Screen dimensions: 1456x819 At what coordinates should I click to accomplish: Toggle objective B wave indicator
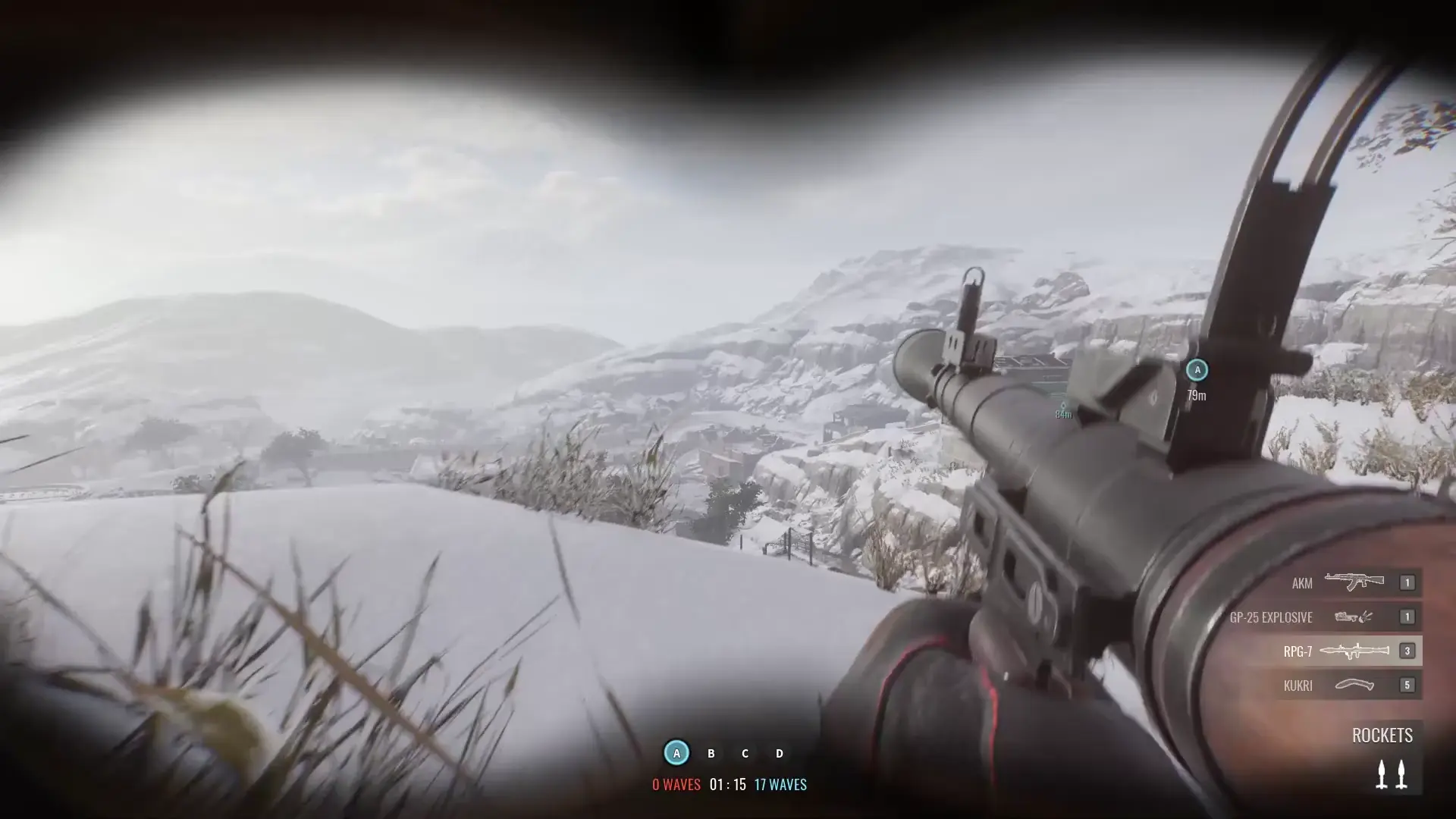pyautogui.click(x=711, y=754)
